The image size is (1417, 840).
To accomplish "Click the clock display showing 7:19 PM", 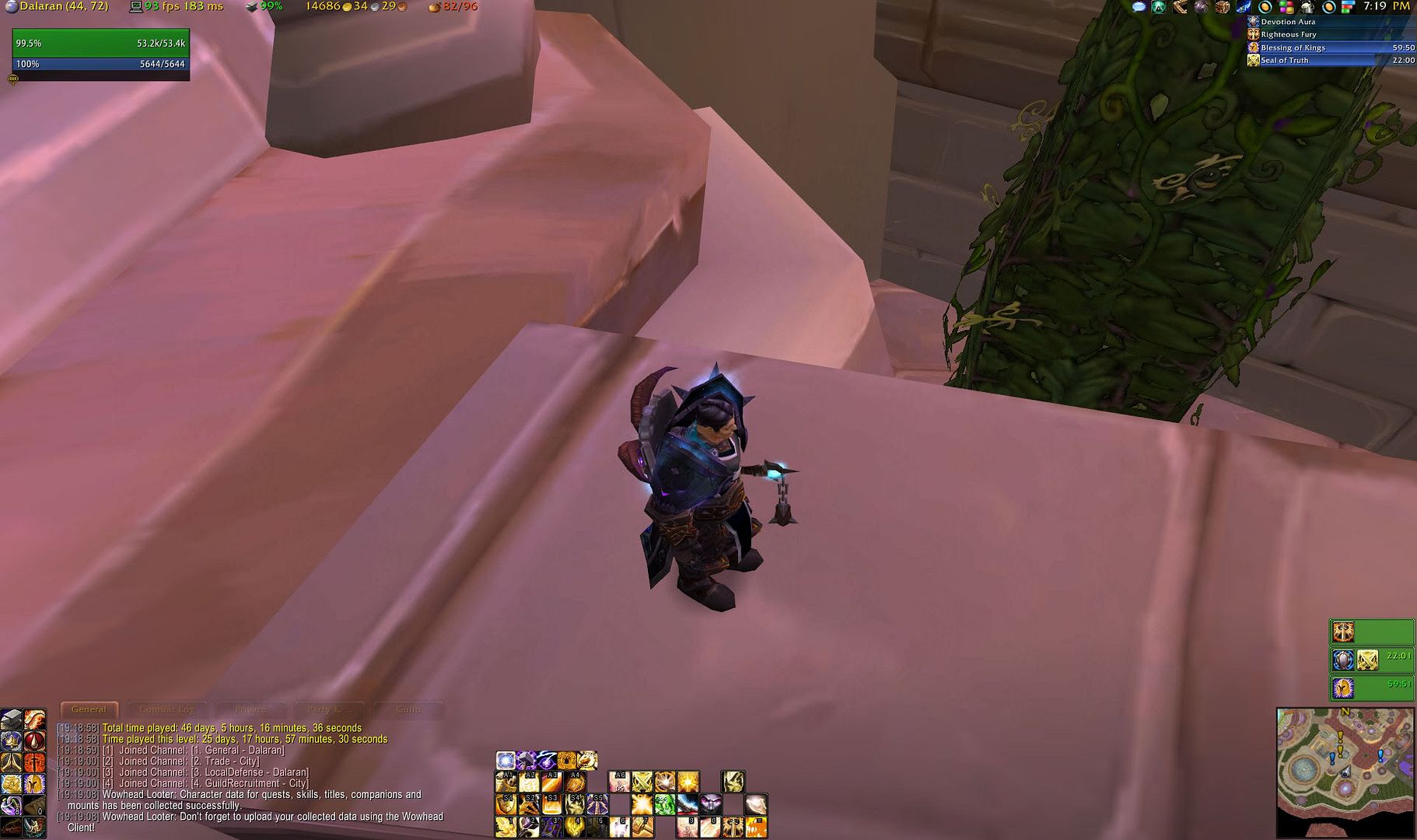I will (x=1386, y=6).
